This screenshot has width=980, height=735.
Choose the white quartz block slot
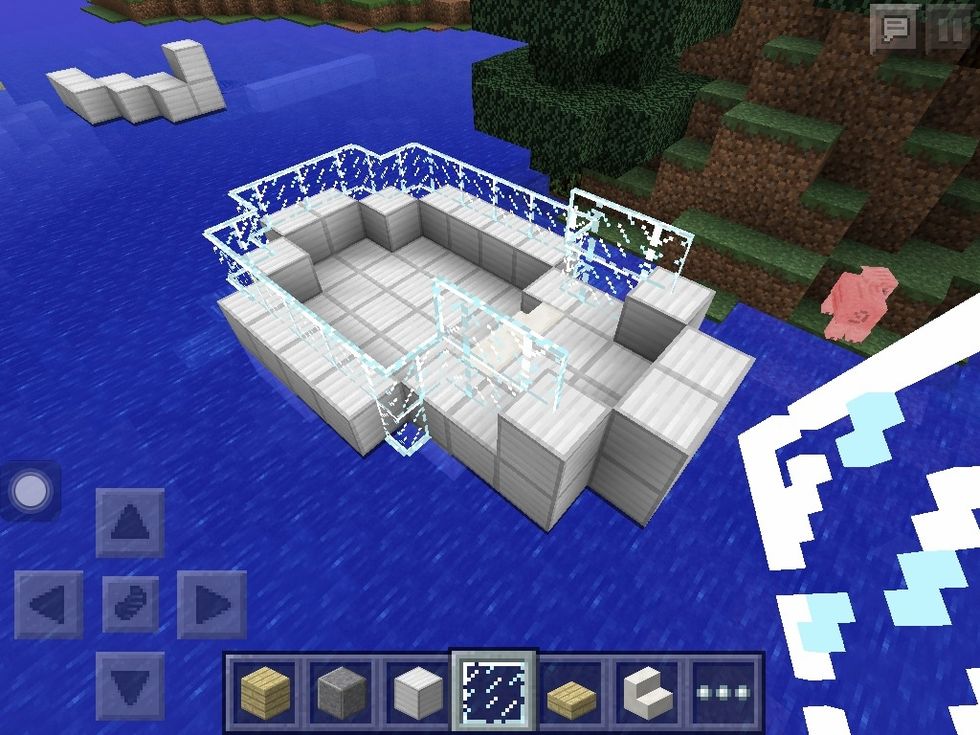pos(419,690)
